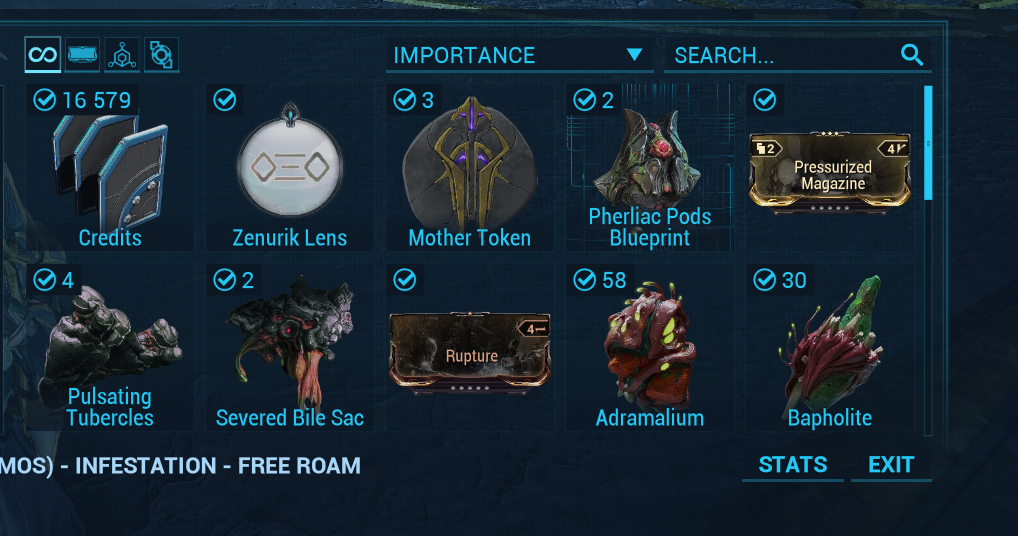Open the Stats screen

(792, 465)
